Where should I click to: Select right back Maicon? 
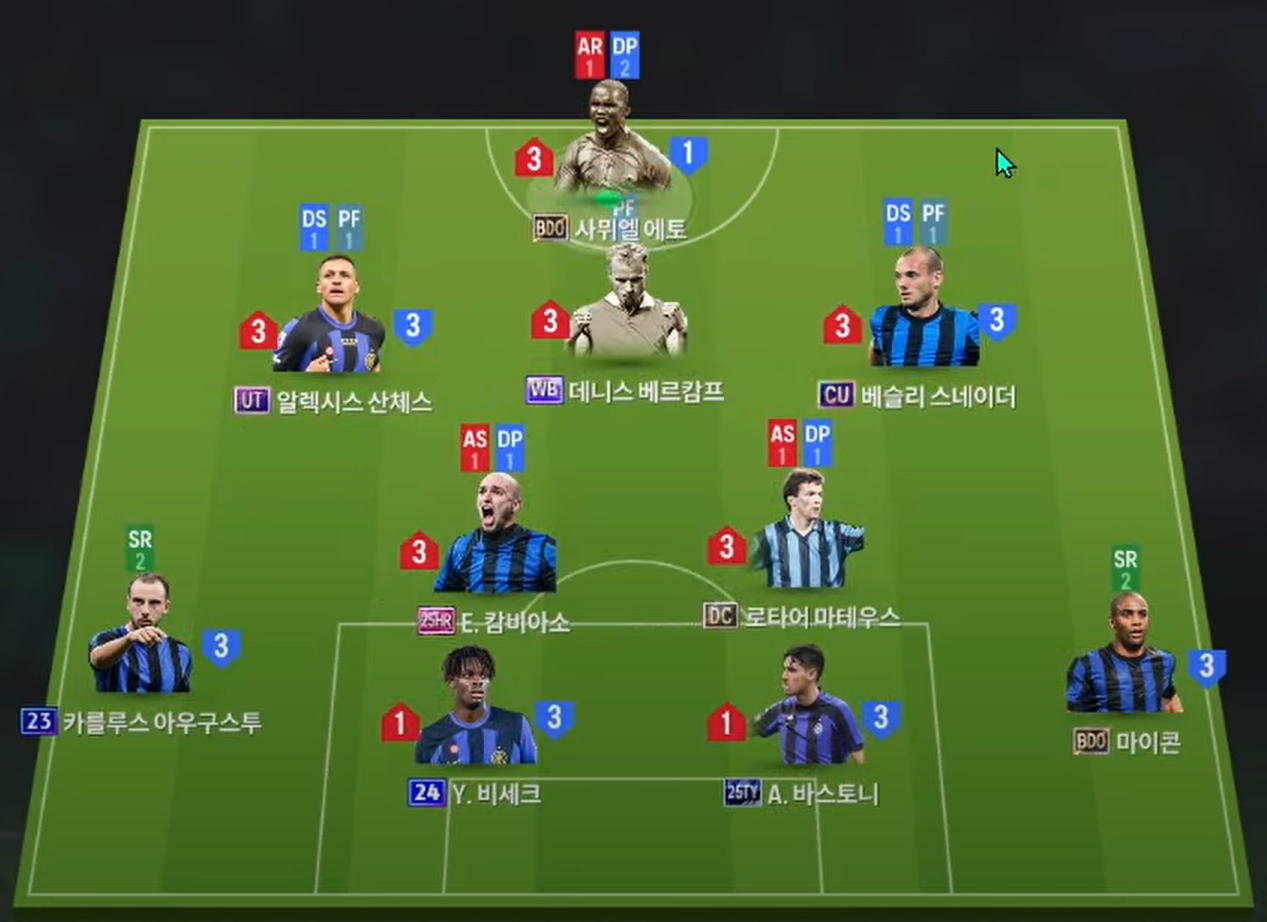1123,658
